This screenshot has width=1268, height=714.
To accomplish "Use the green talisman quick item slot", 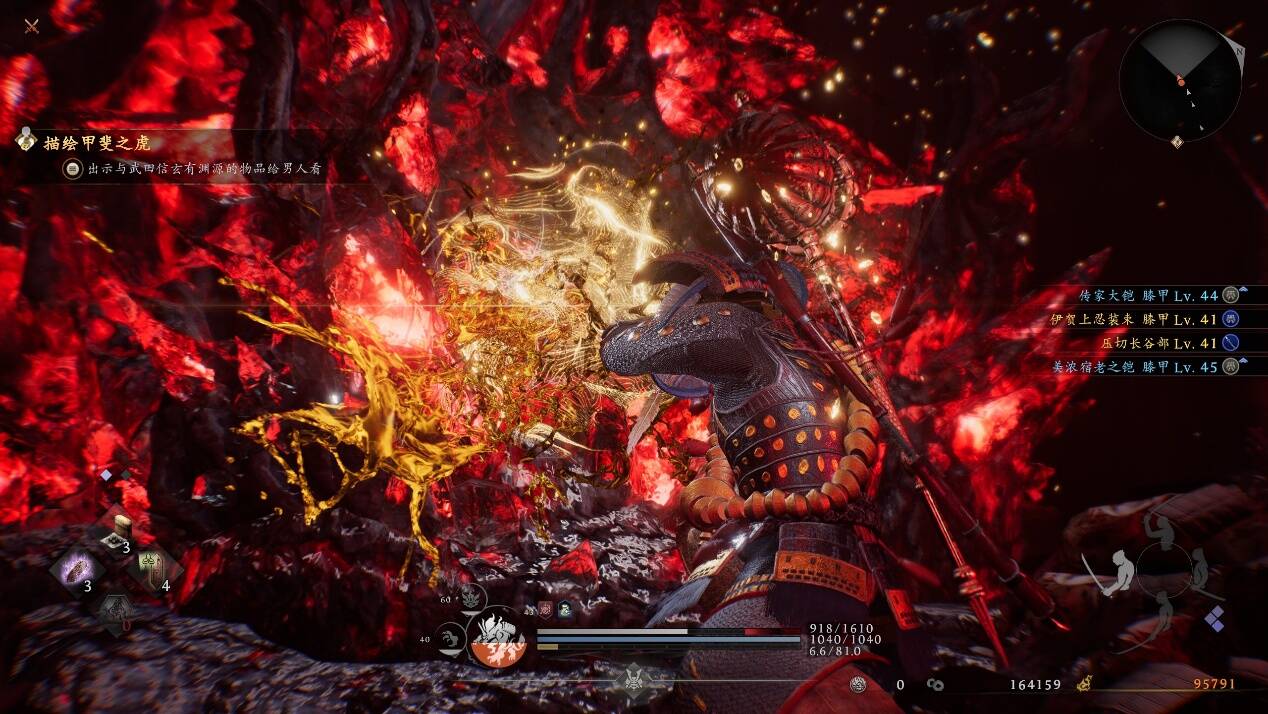I will click(x=153, y=572).
